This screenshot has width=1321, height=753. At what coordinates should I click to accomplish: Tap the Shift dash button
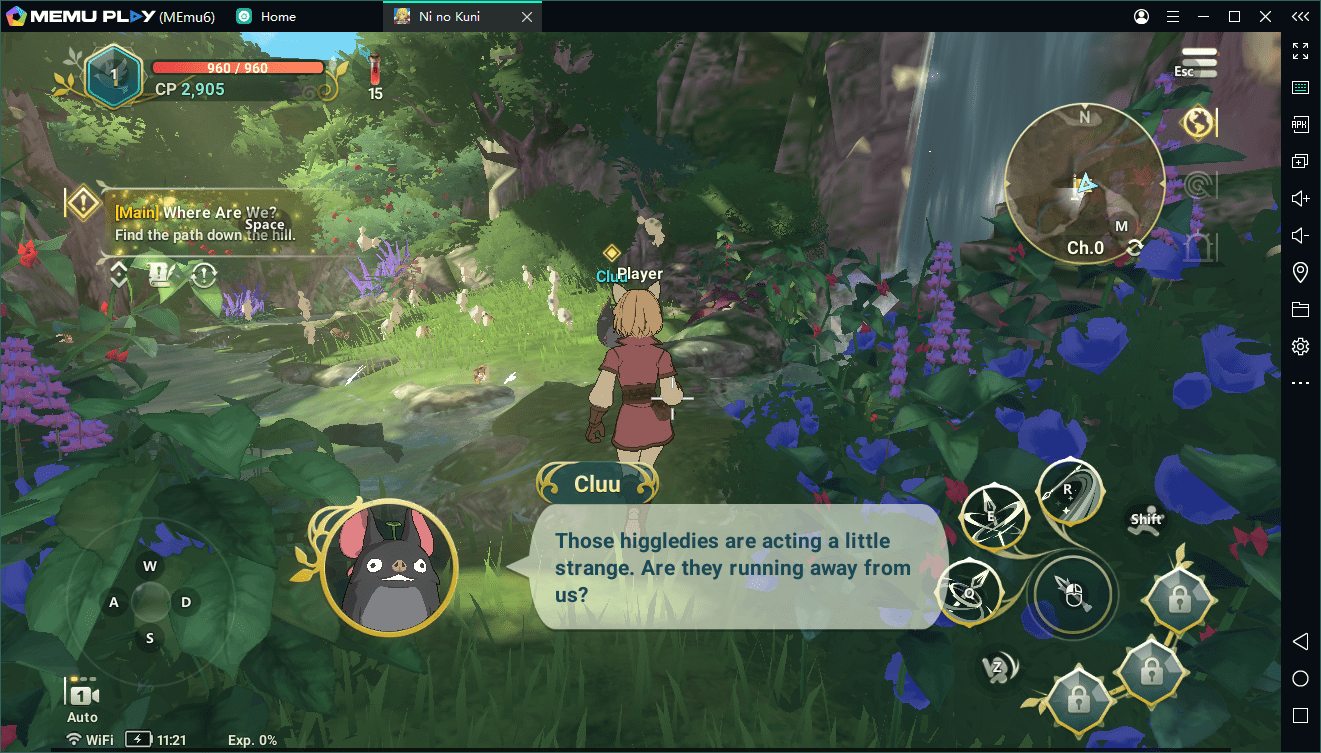coord(1145,520)
